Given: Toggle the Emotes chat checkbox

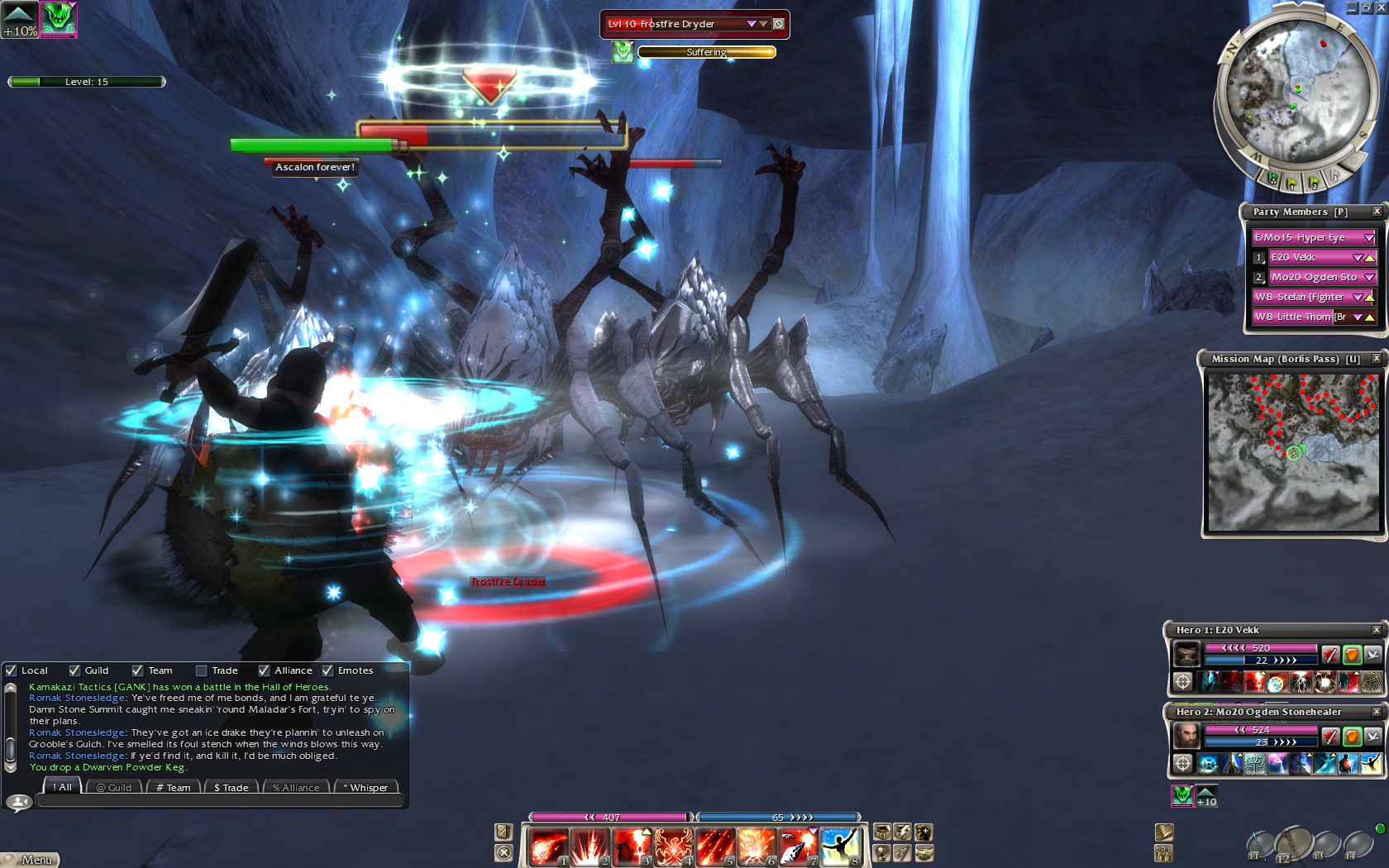Looking at the screenshot, I should click(328, 670).
